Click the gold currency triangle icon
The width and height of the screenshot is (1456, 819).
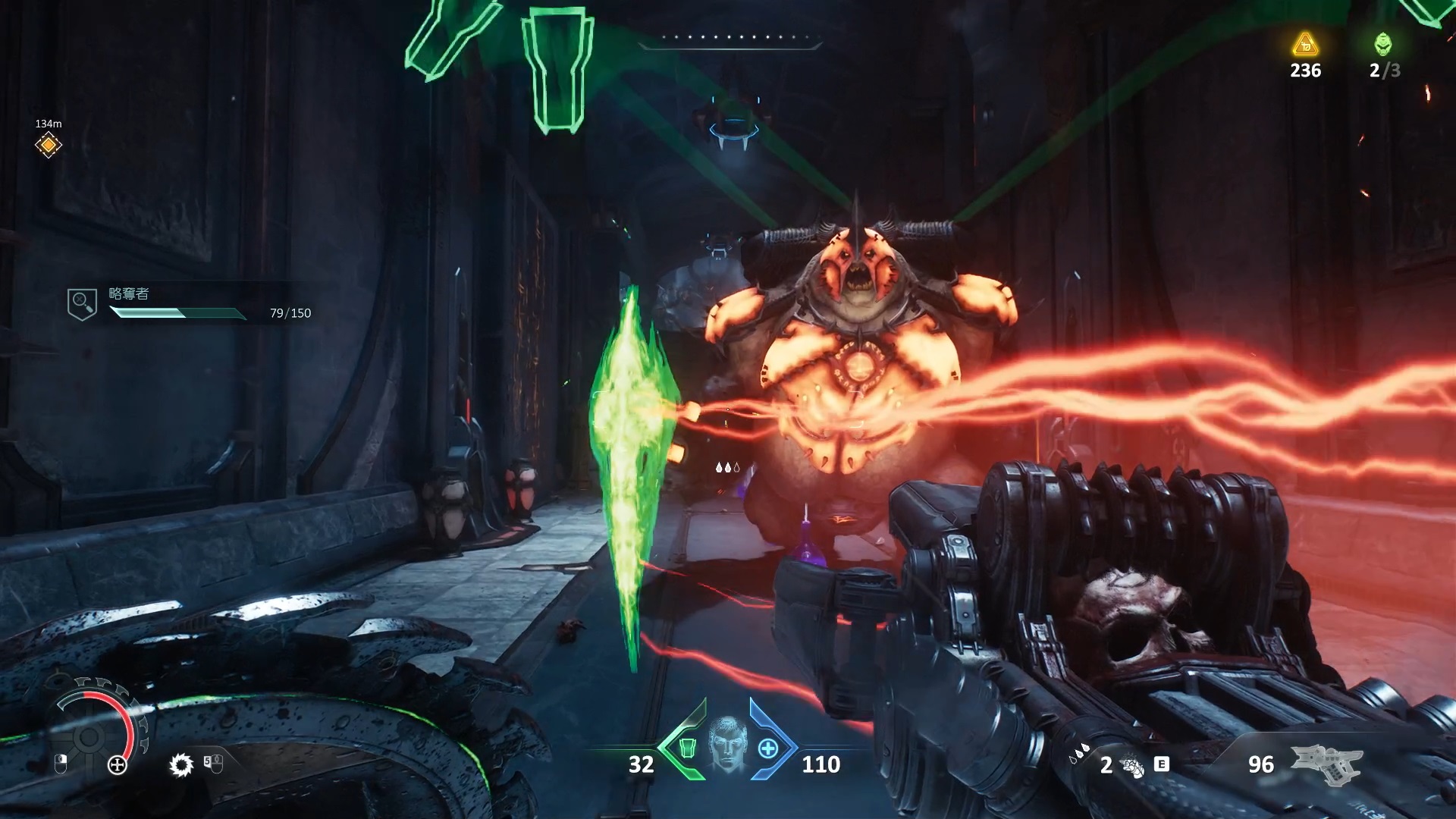(1305, 45)
